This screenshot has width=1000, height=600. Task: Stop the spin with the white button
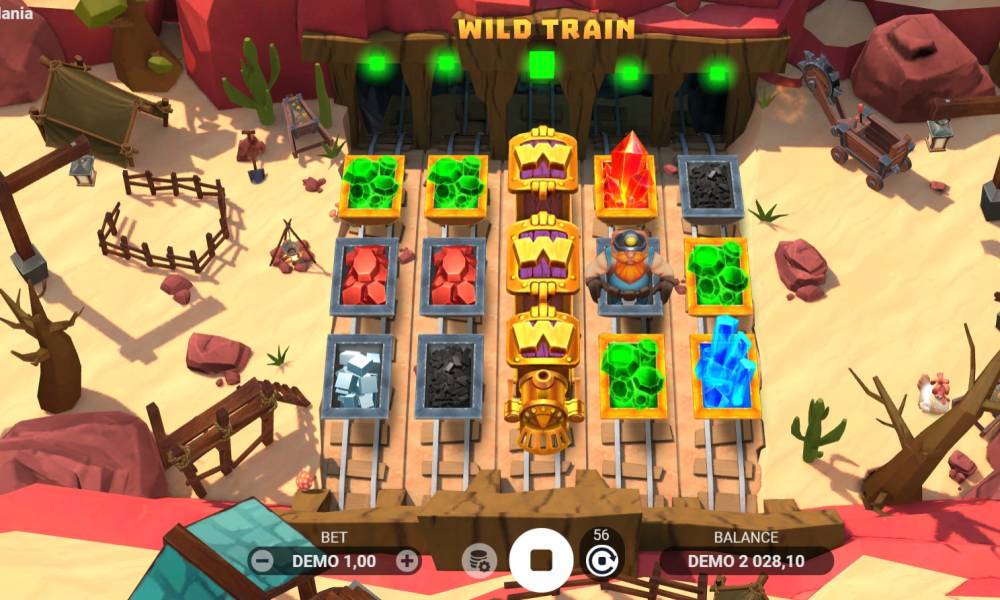coord(541,560)
